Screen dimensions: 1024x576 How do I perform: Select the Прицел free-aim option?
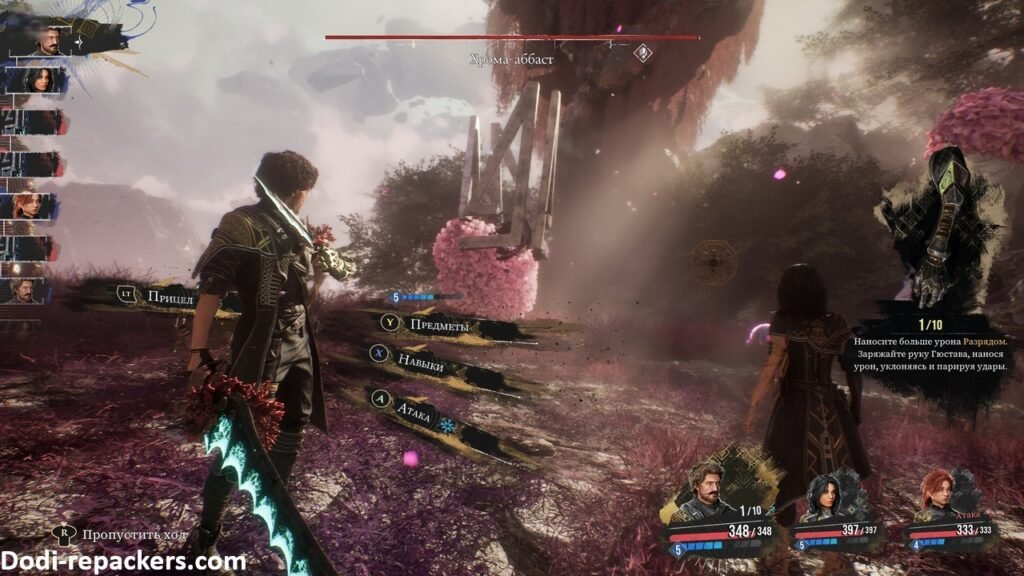[x=168, y=295]
